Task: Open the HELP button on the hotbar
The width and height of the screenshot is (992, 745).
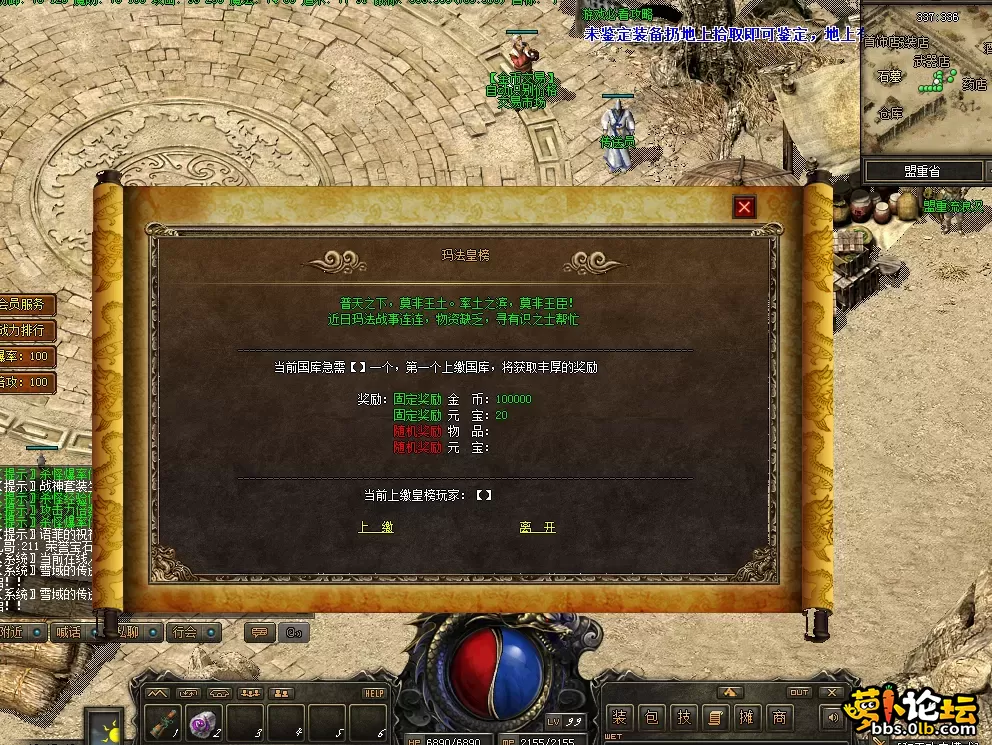Action: [374, 693]
